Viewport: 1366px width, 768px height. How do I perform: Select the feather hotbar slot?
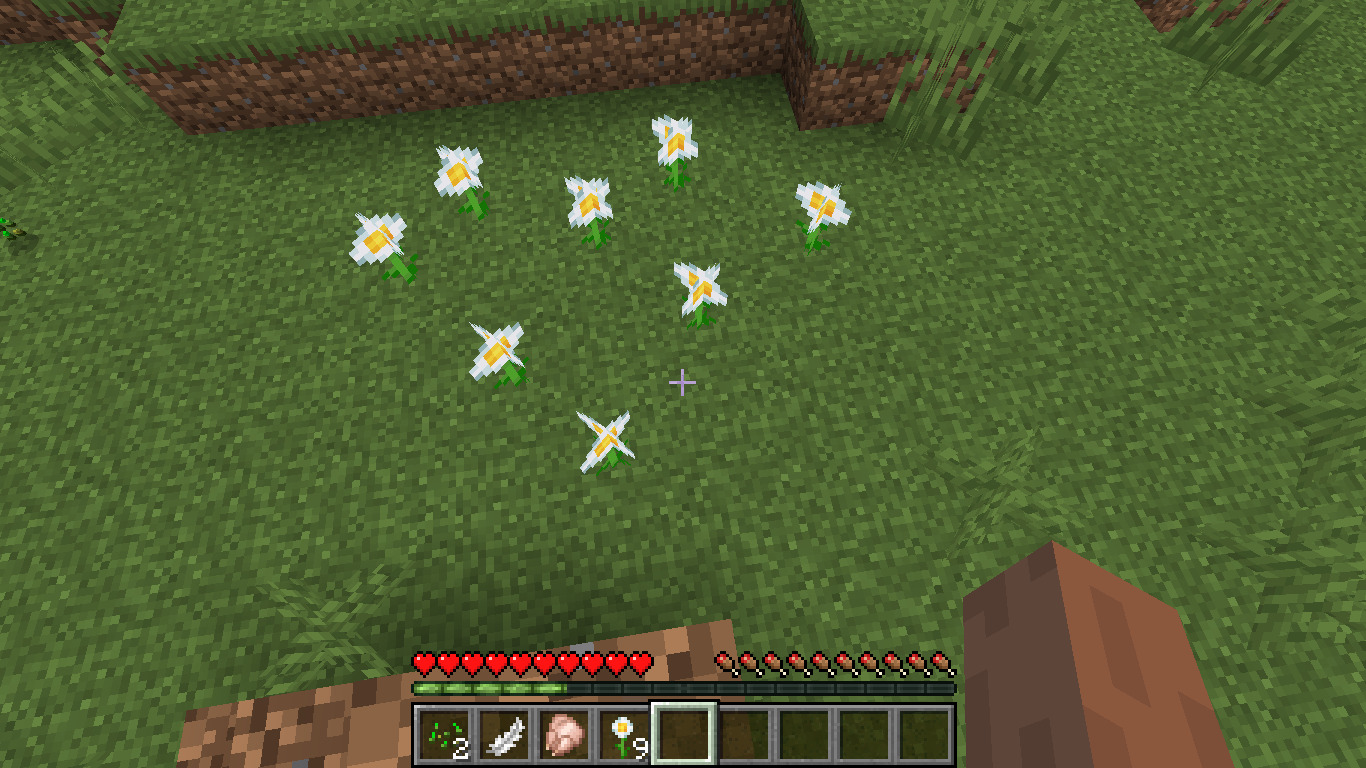coord(504,736)
